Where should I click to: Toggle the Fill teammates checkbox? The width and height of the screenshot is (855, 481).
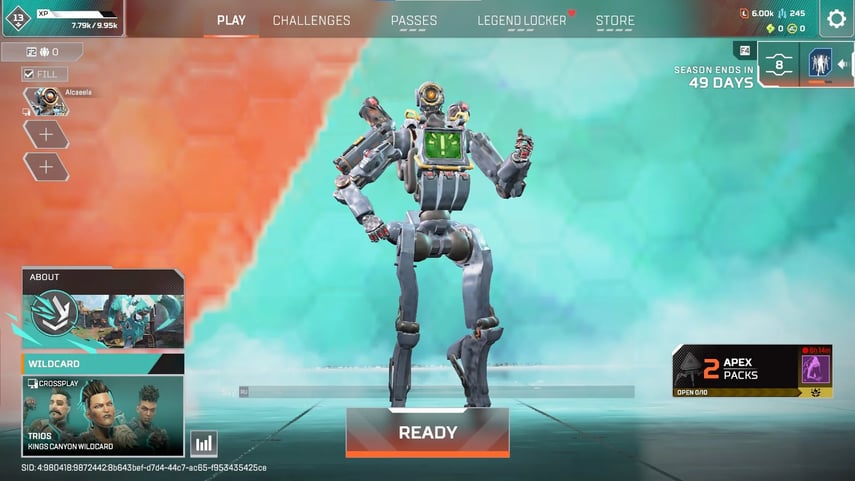point(30,74)
